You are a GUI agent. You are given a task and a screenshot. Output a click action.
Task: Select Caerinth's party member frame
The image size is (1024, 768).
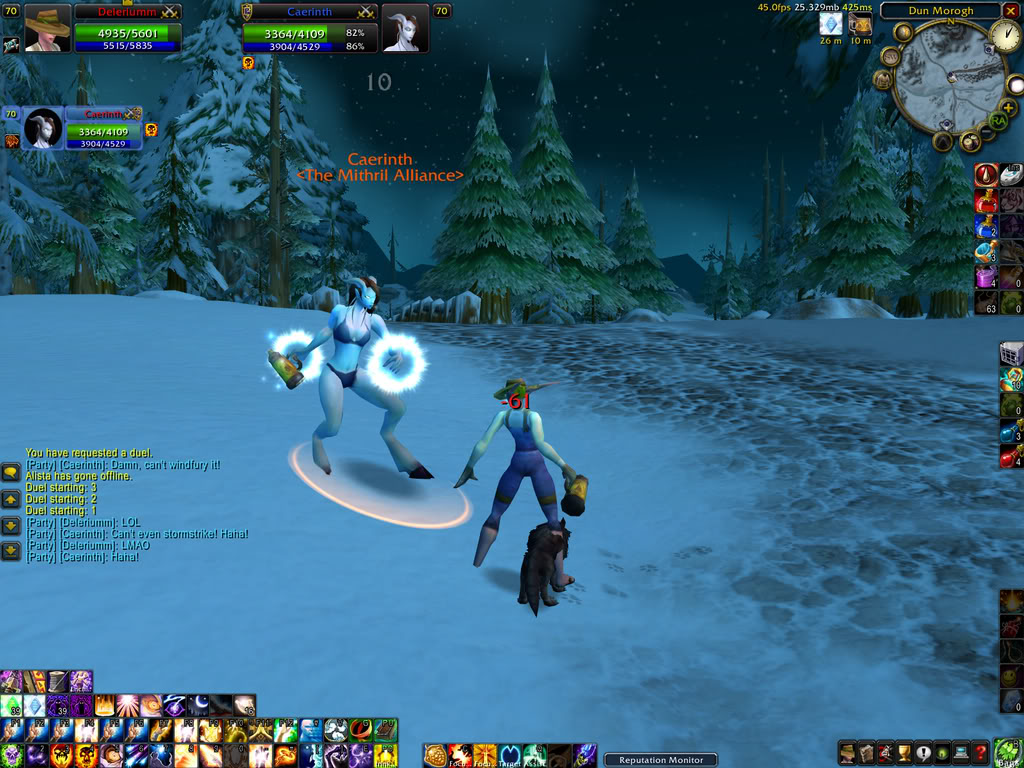[x=42, y=128]
